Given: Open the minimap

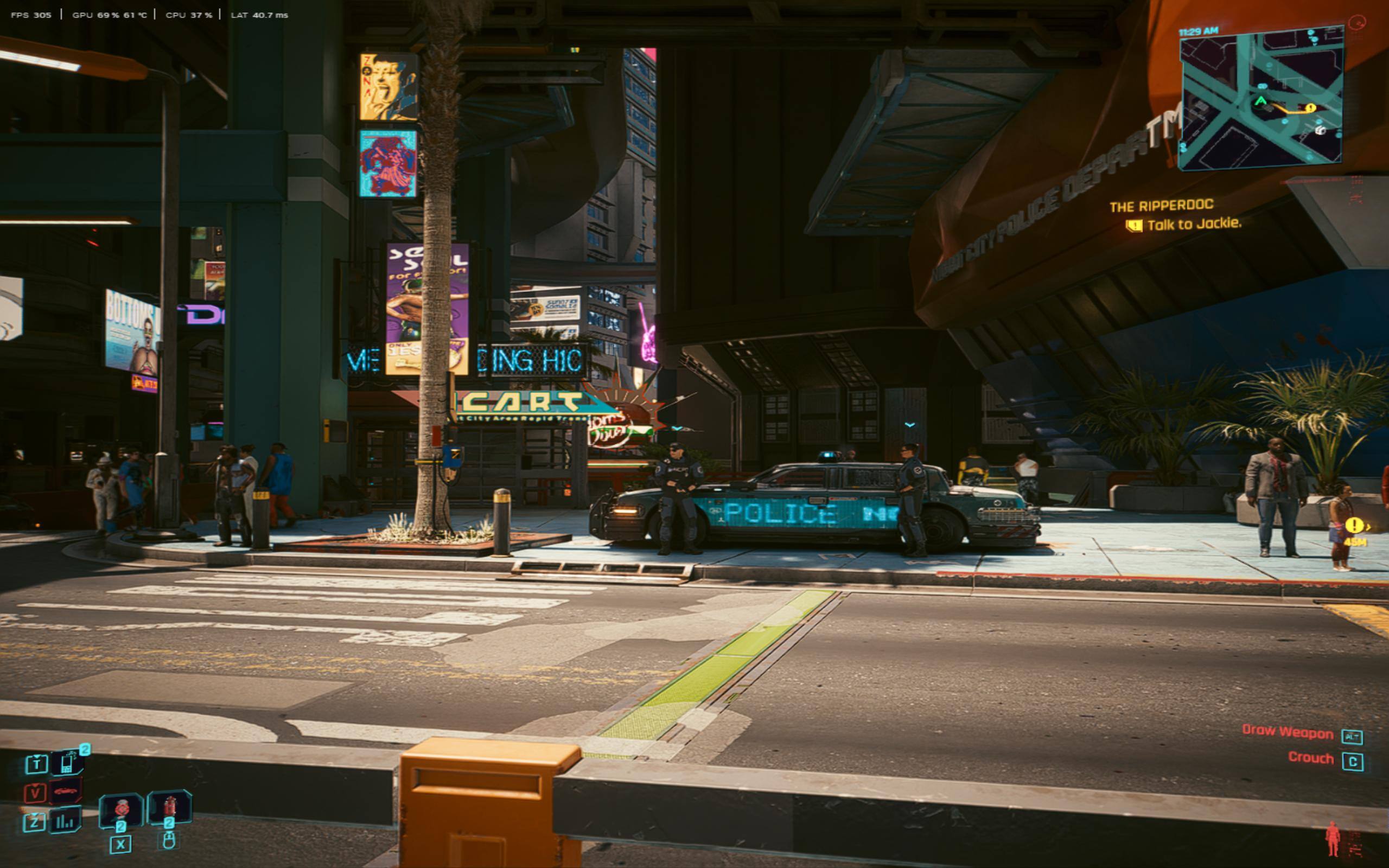Looking at the screenshot, I should pyautogui.click(x=1260, y=99).
